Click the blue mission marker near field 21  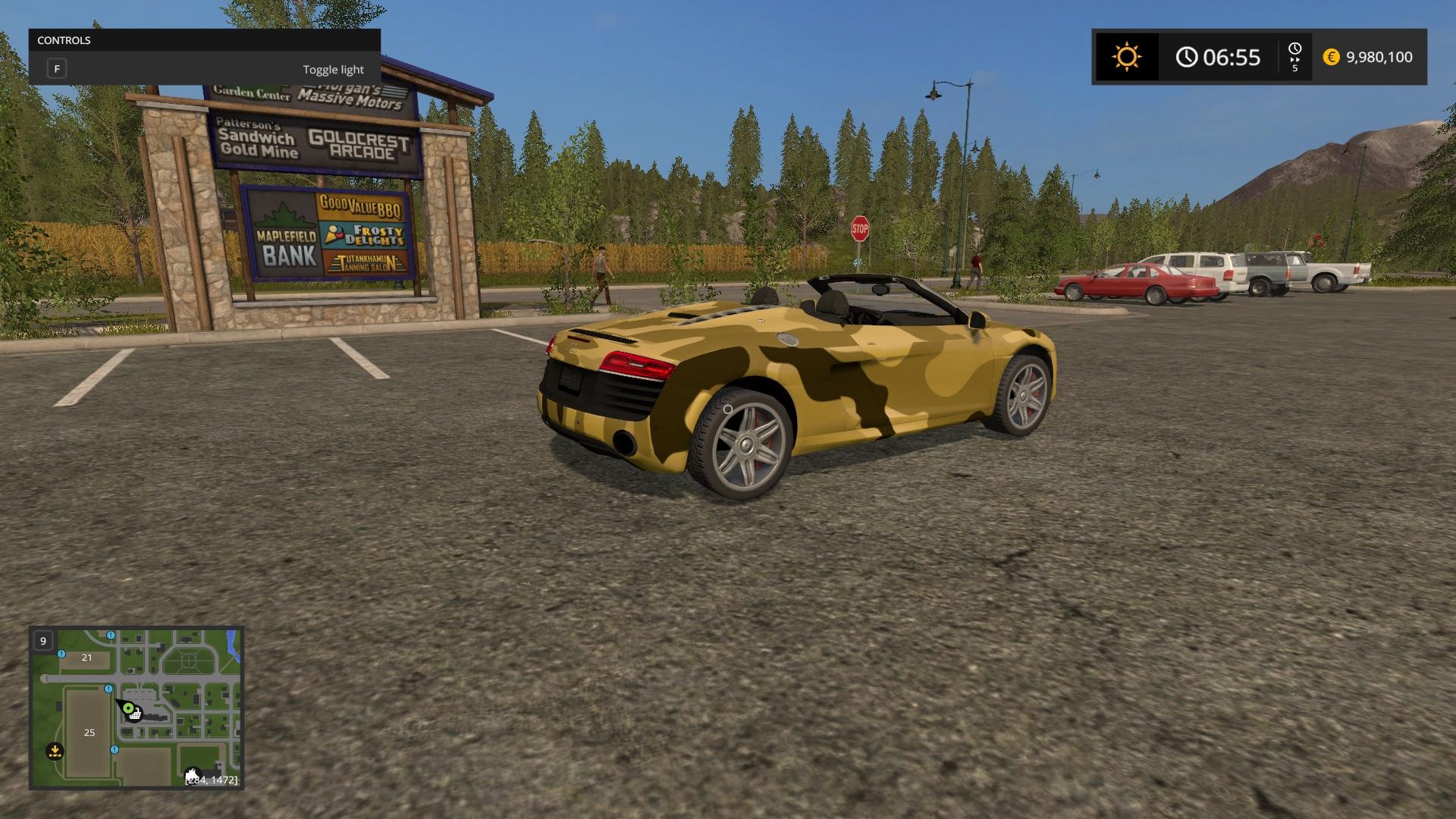61,654
